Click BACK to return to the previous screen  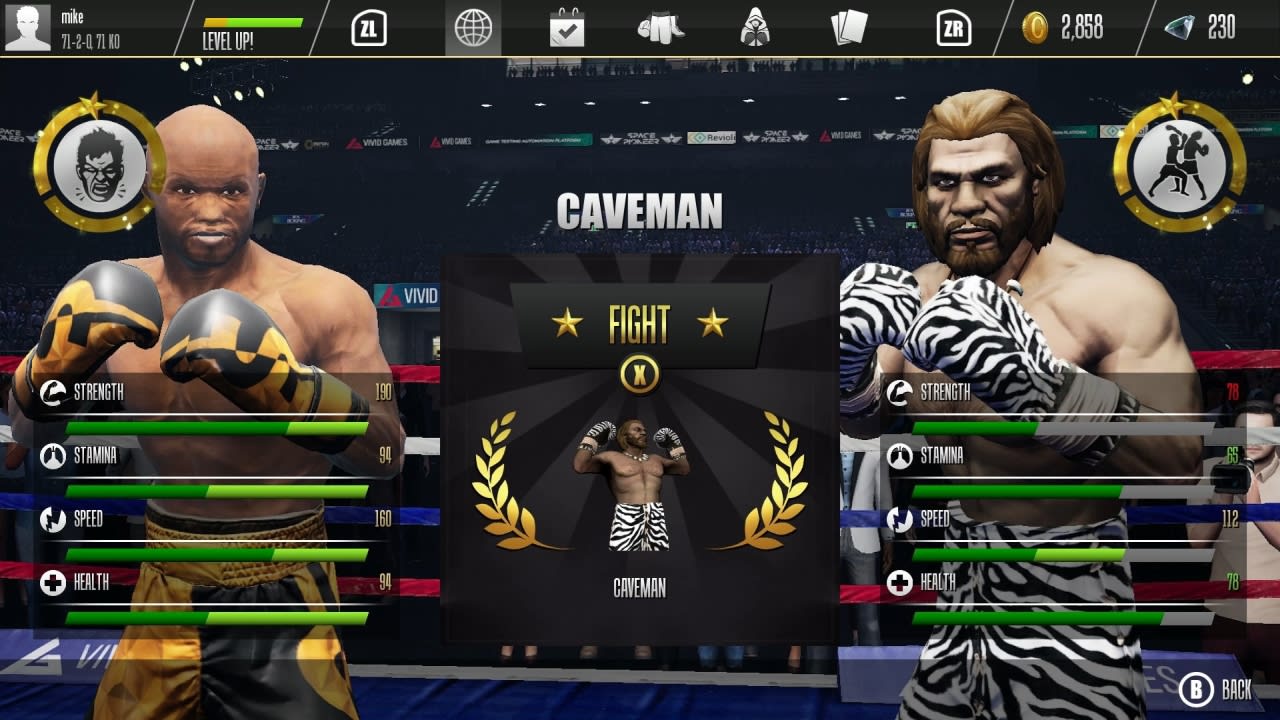tap(1216, 690)
